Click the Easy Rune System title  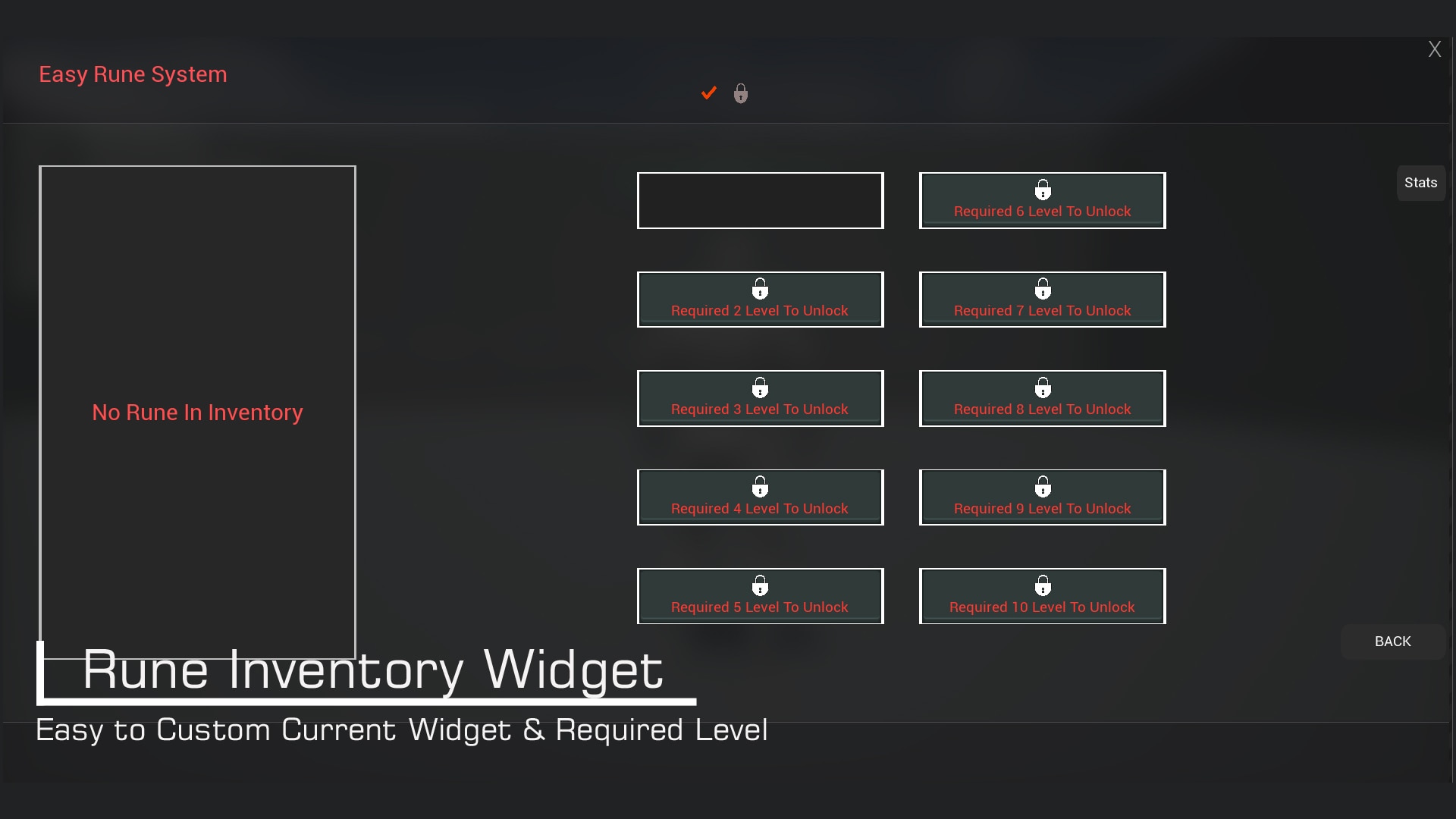click(x=133, y=74)
